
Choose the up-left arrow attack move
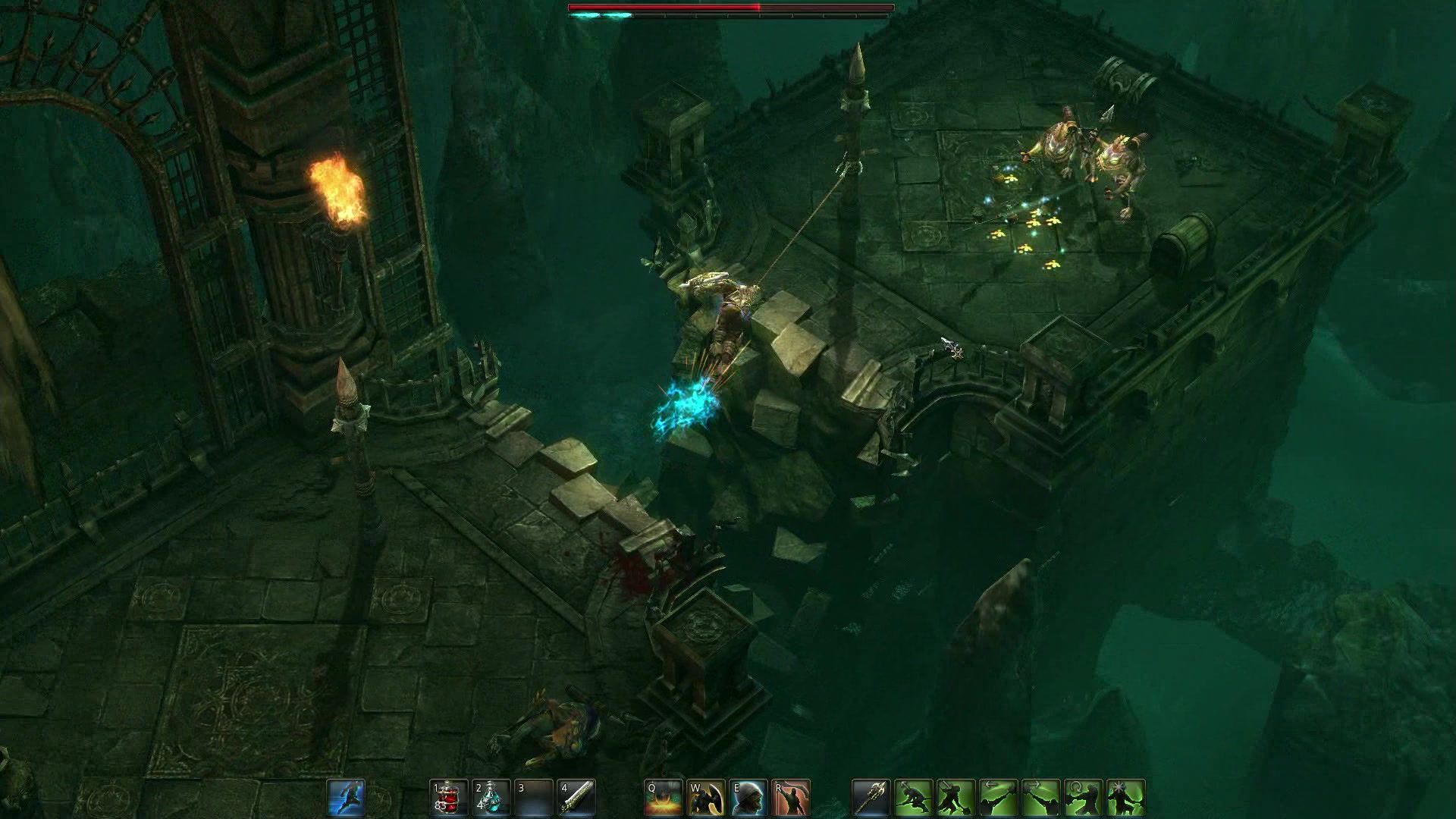tap(913, 798)
